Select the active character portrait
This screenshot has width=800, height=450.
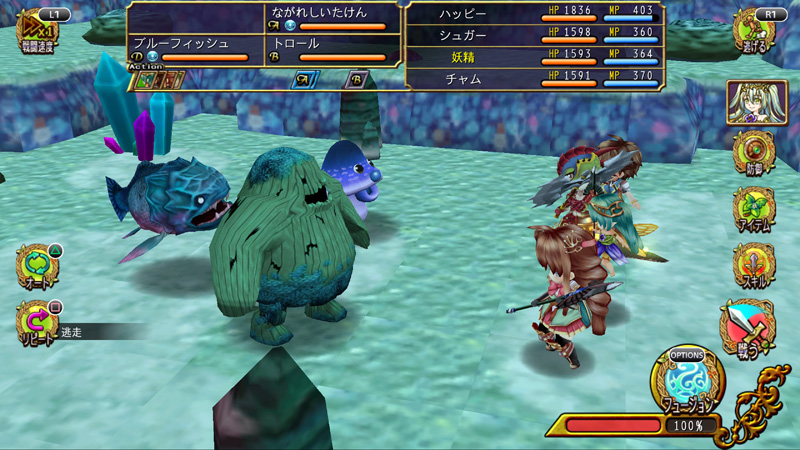click(757, 102)
